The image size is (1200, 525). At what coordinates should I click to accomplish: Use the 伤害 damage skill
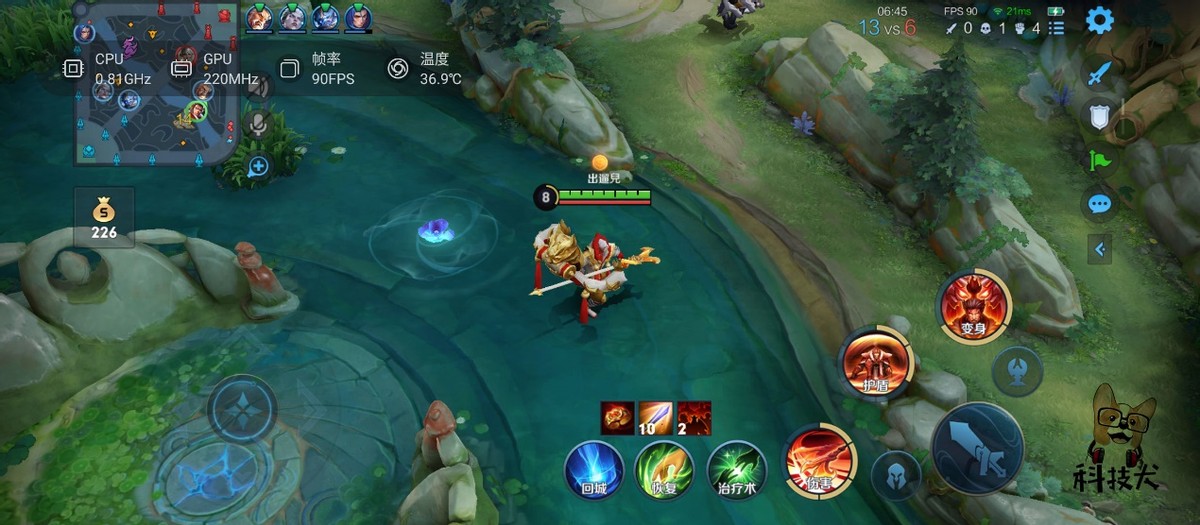pos(819,460)
